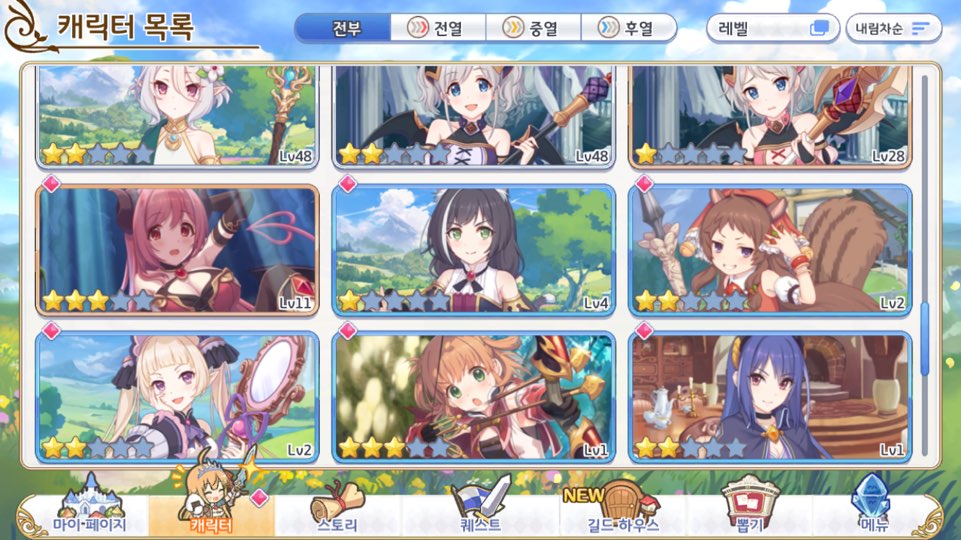
Task: Toggle the 내림차순 sort order
Action: tap(893, 28)
